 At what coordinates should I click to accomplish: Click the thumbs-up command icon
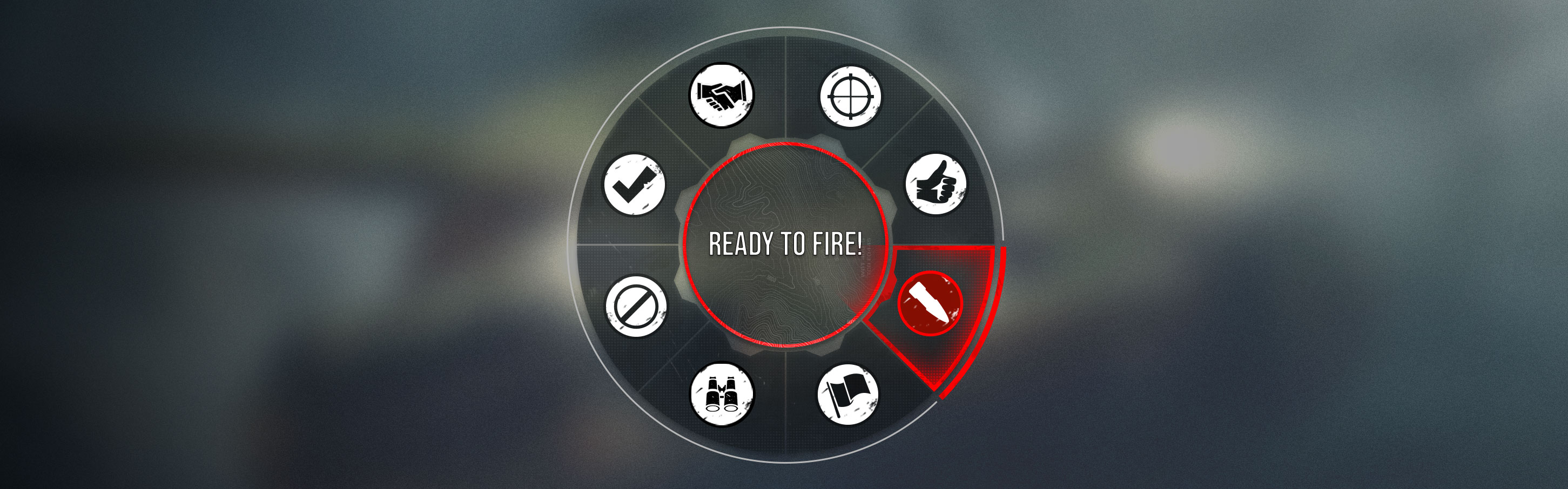point(936,184)
